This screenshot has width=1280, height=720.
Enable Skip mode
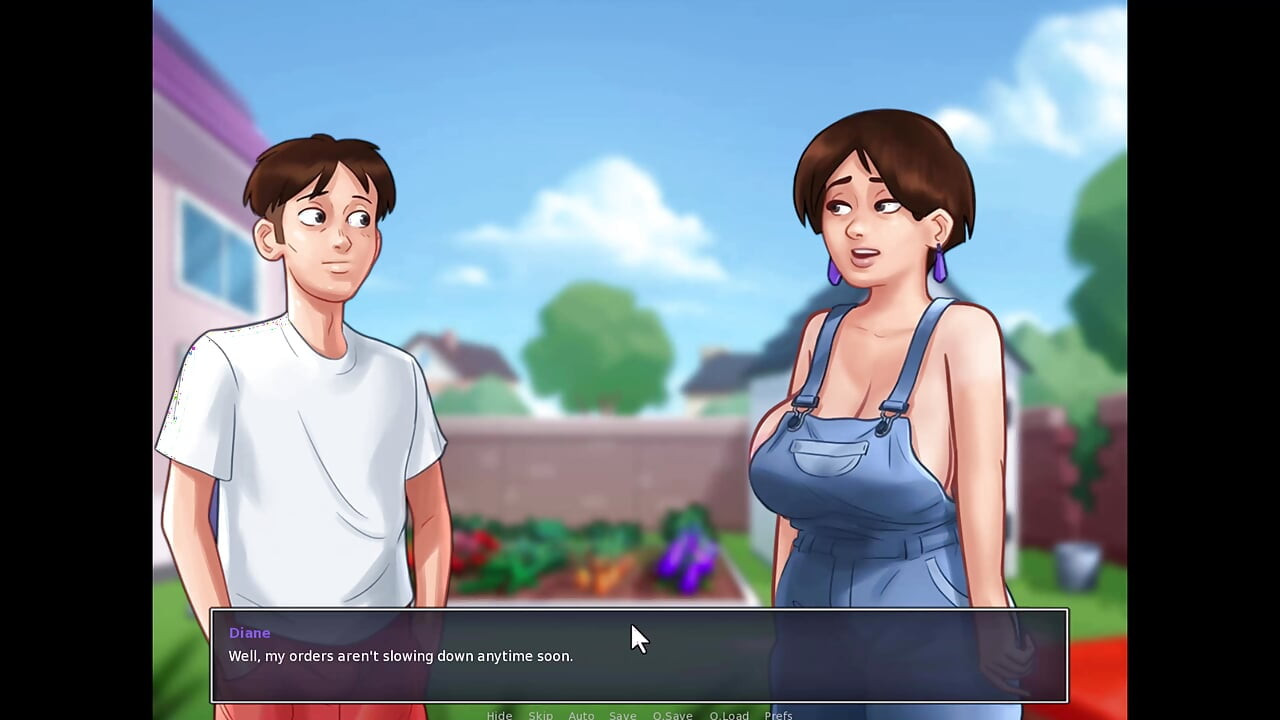tap(541, 715)
